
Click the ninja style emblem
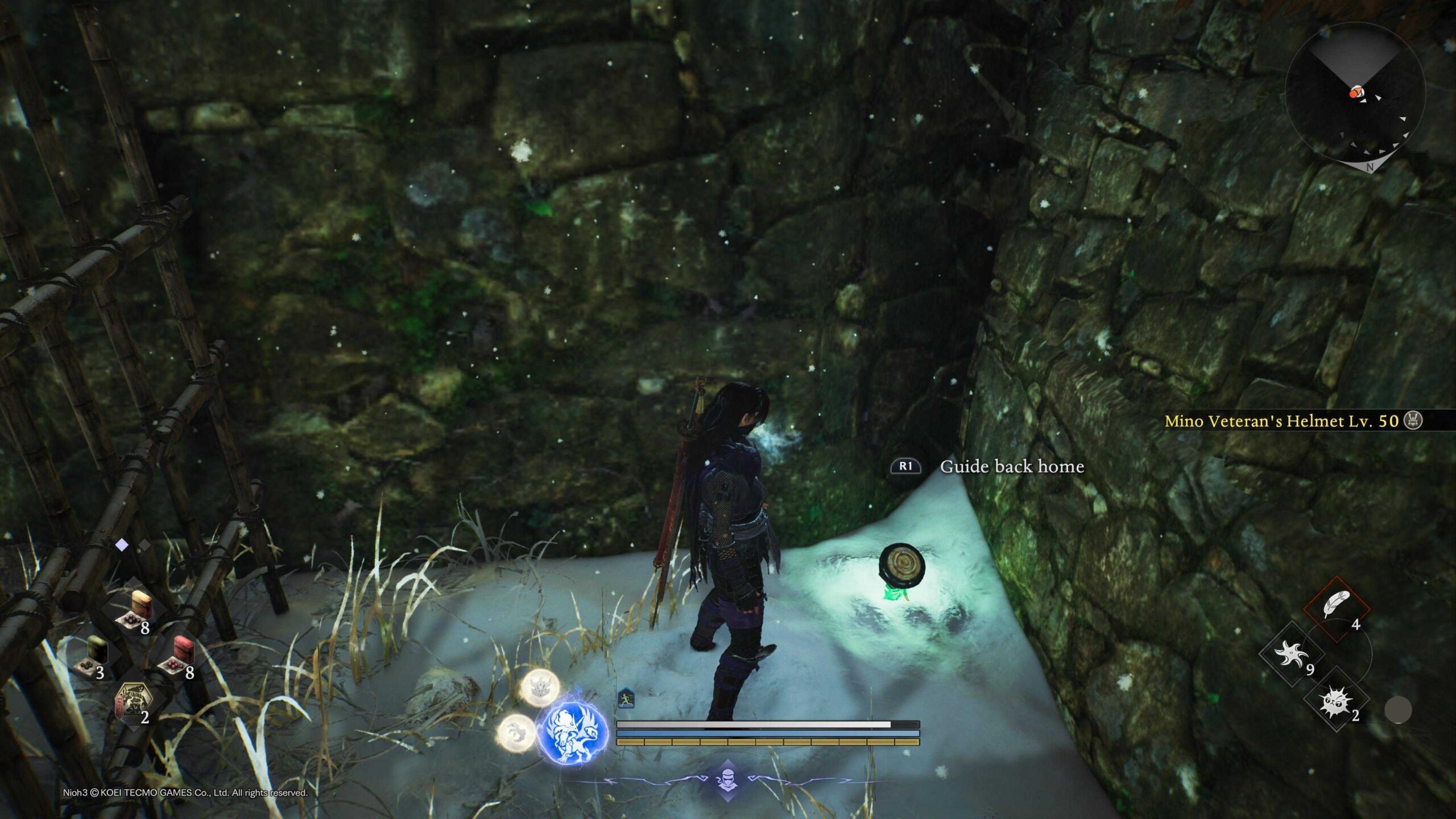coord(727,780)
